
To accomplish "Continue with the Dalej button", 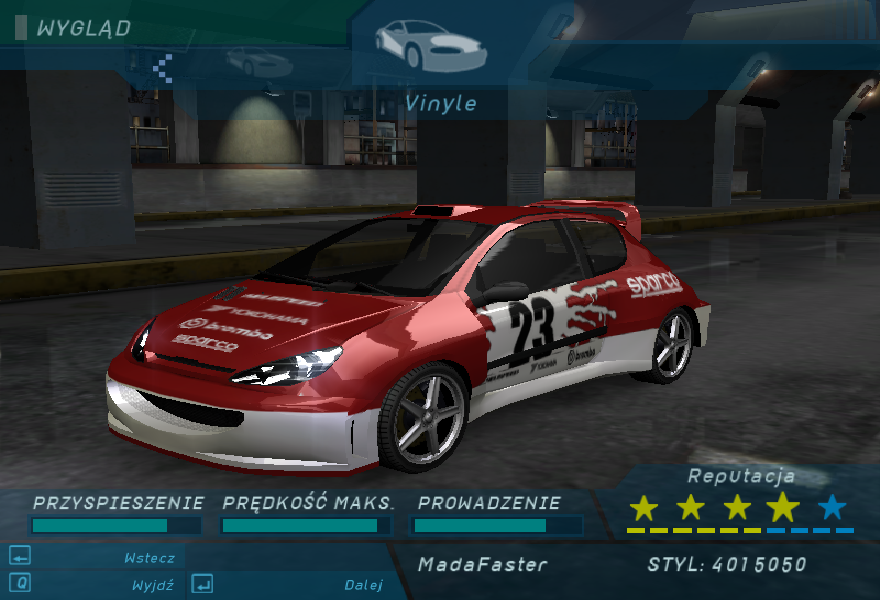I will [361, 585].
